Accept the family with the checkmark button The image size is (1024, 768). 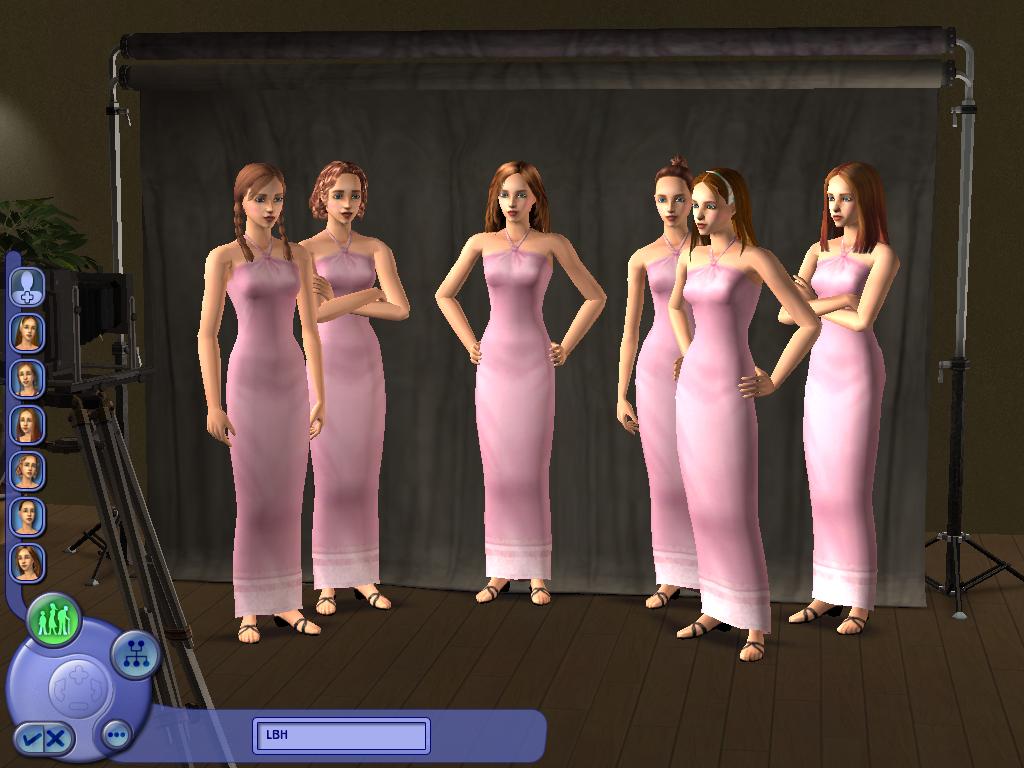tap(32, 740)
